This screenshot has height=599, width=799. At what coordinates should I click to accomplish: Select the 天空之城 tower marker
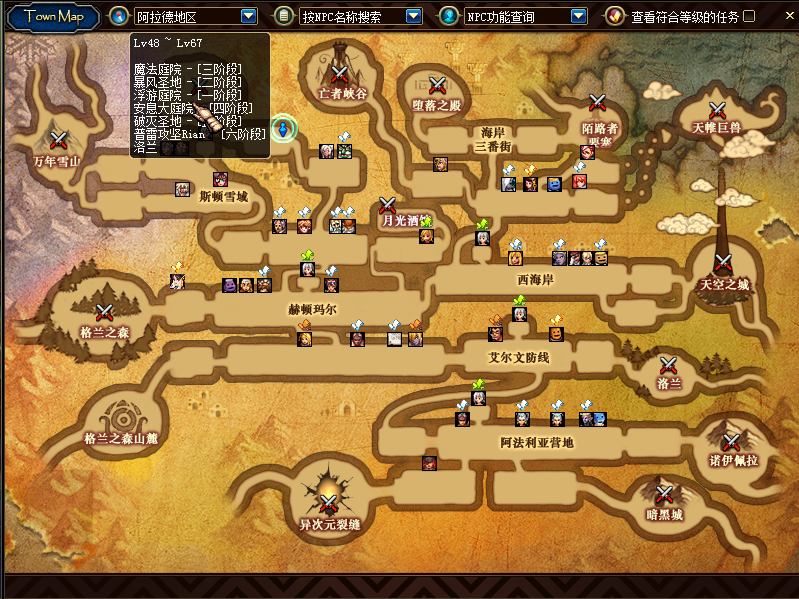(x=723, y=264)
